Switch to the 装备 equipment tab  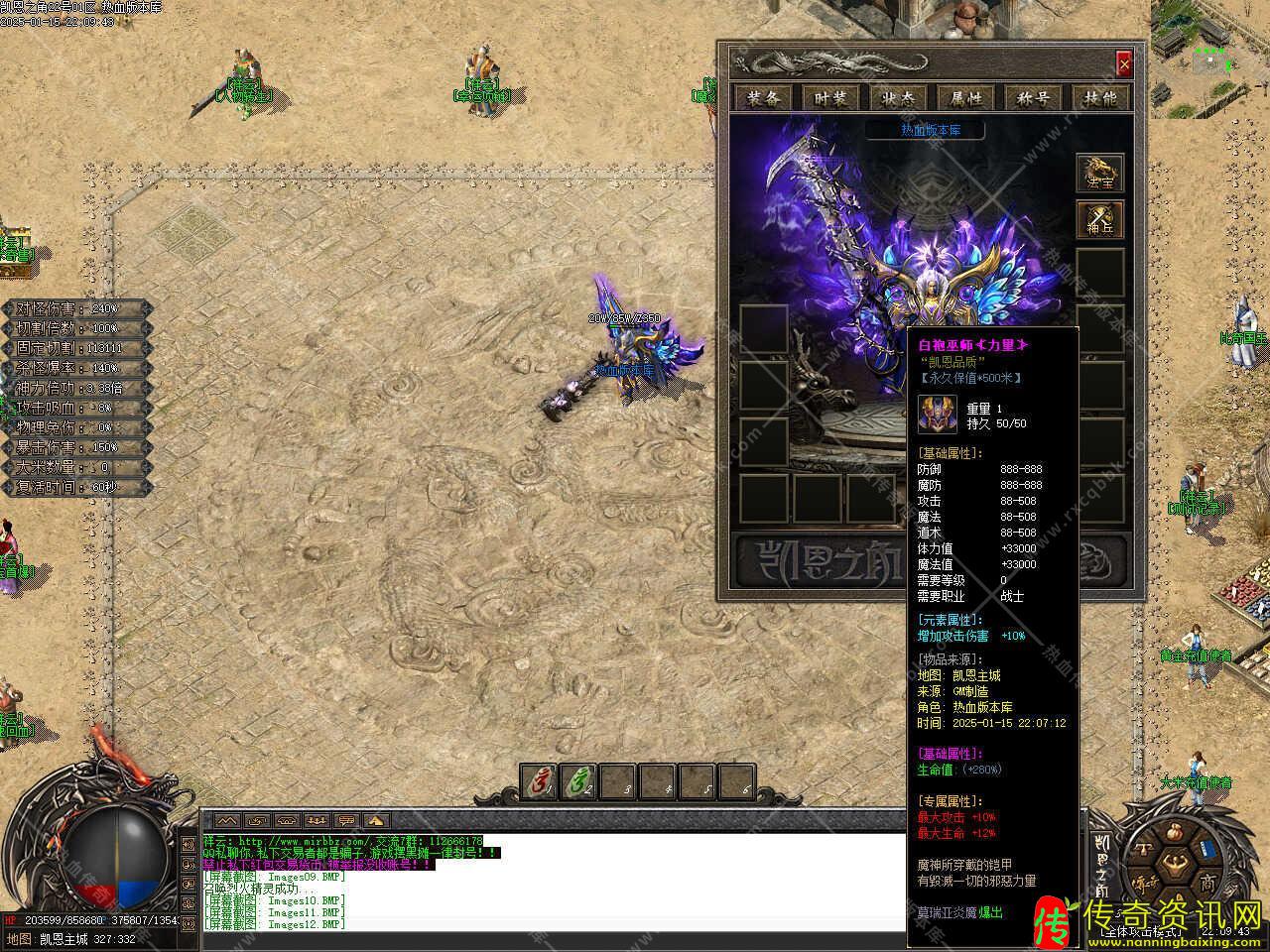[763, 97]
